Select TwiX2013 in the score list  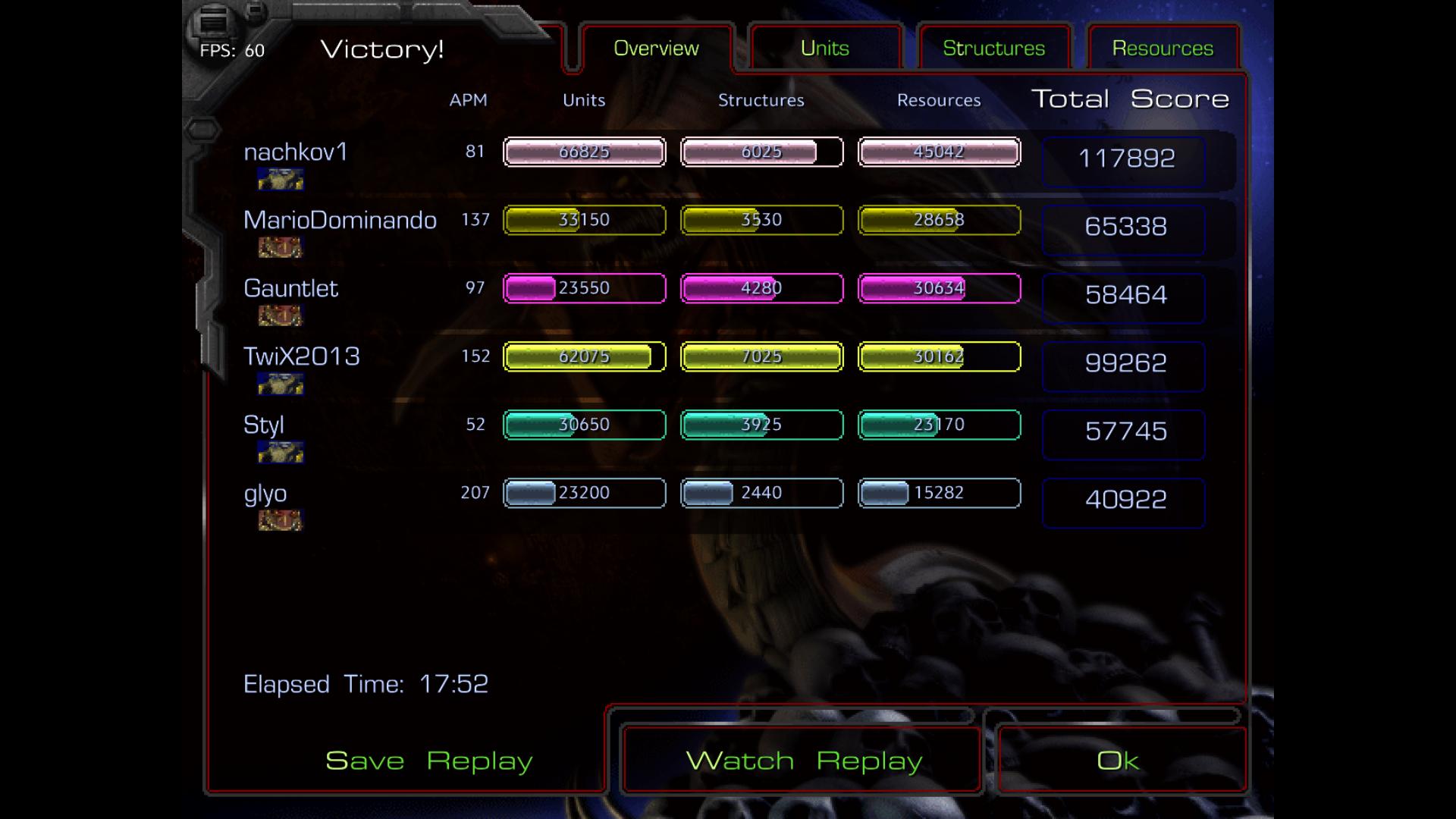point(301,357)
